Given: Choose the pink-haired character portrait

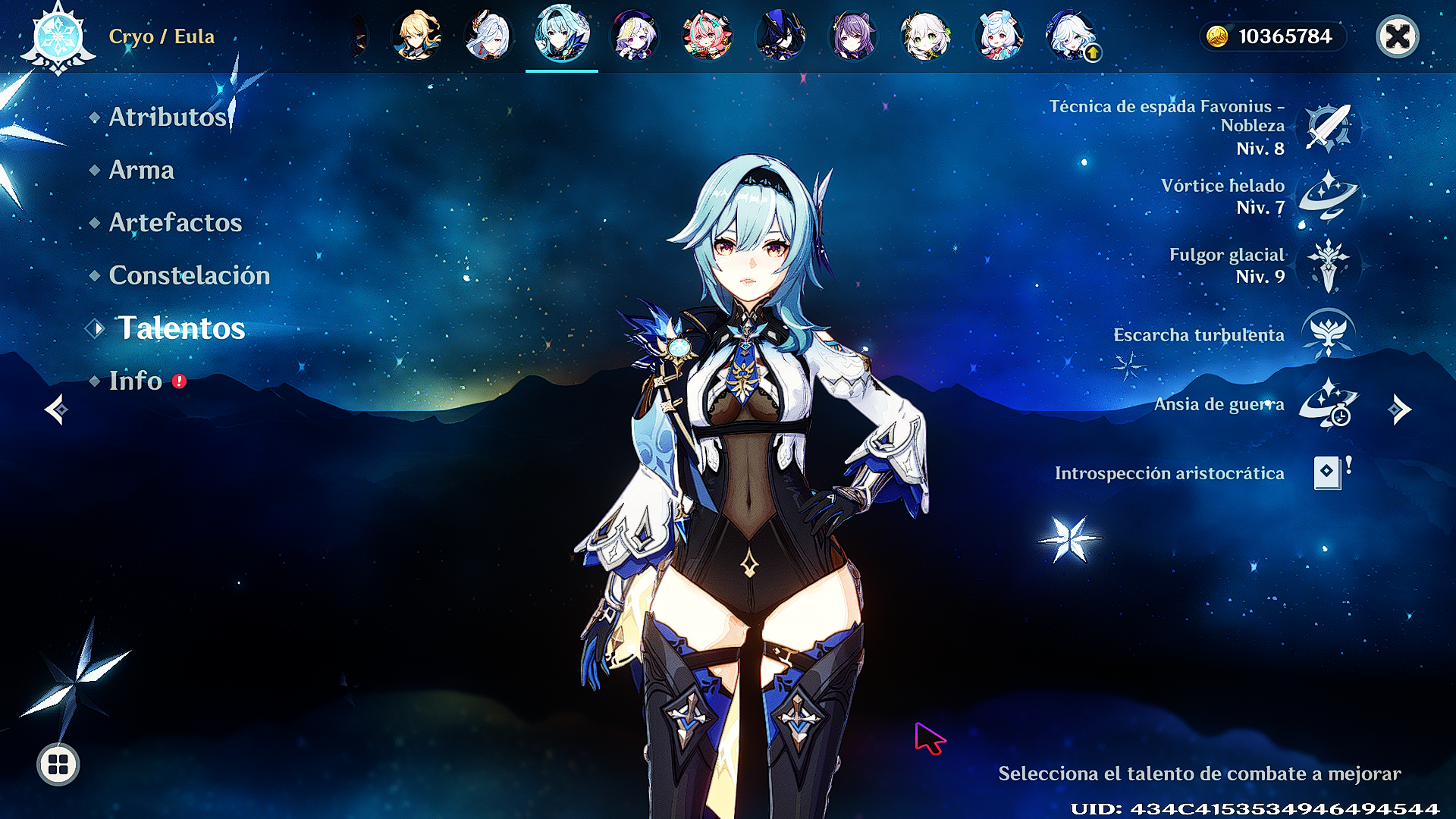Looking at the screenshot, I should [707, 36].
